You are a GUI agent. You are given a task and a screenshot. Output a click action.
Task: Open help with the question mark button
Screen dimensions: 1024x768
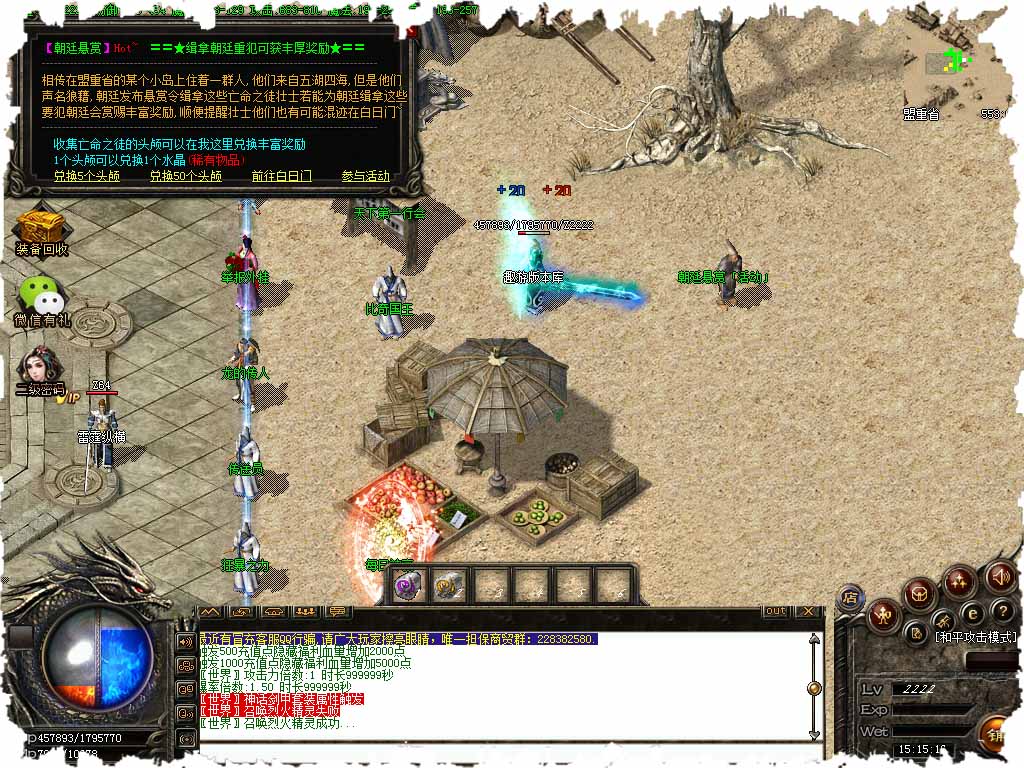point(1003,612)
